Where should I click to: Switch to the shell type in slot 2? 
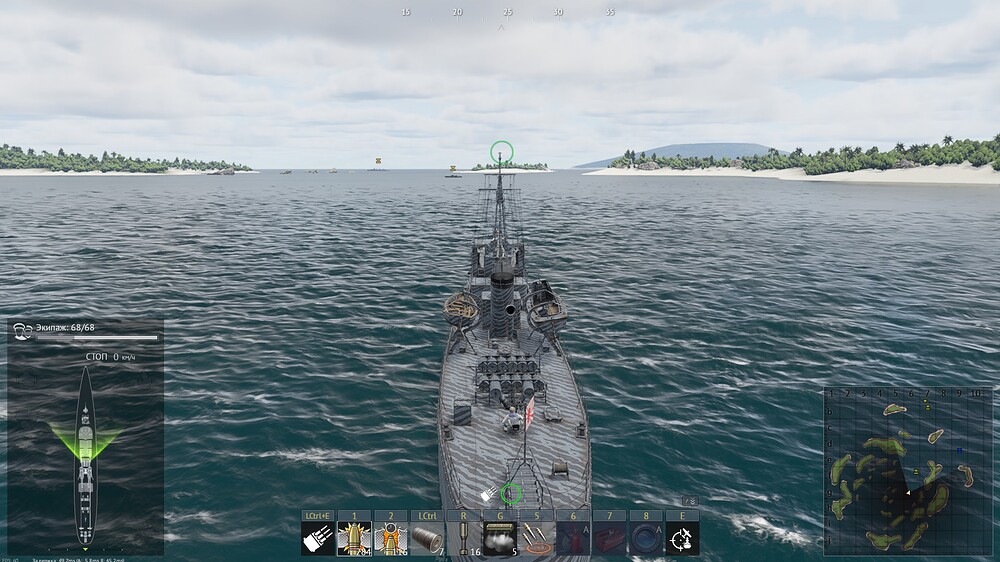click(390, 538)
